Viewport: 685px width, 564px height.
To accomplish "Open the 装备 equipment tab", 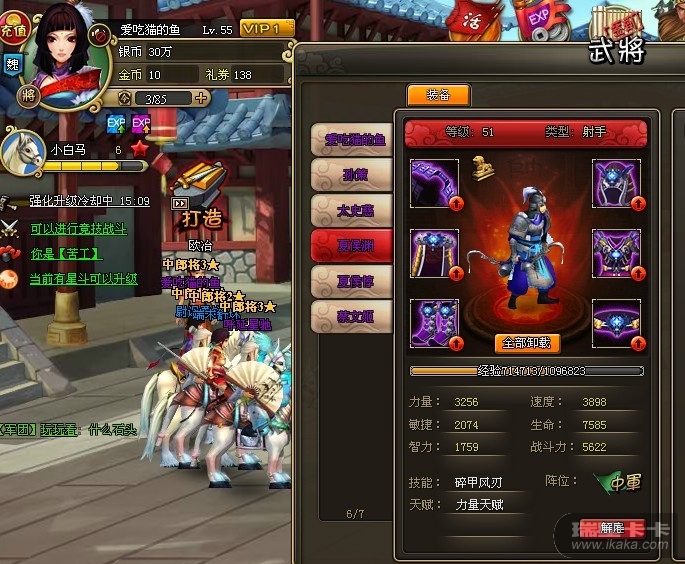I will (x=437, y=96).
